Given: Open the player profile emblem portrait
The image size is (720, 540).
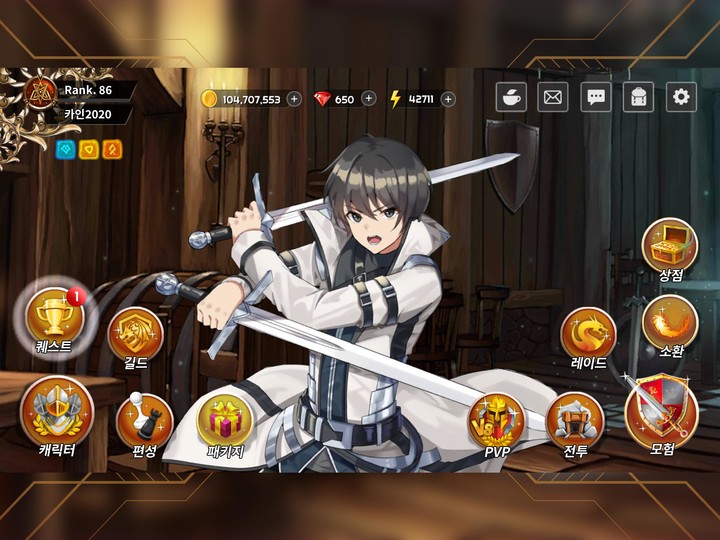Looking at the screenshot, I should tap(42, 91).
